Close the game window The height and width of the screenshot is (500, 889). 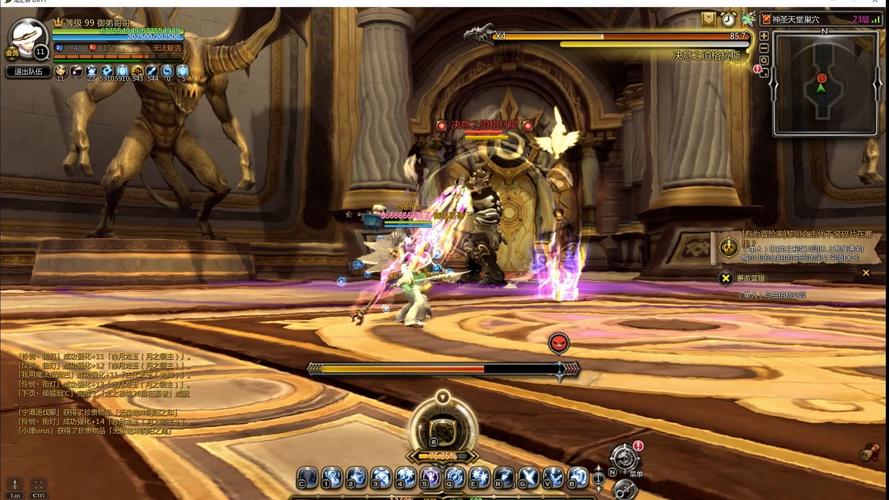(x=876, y=5)
